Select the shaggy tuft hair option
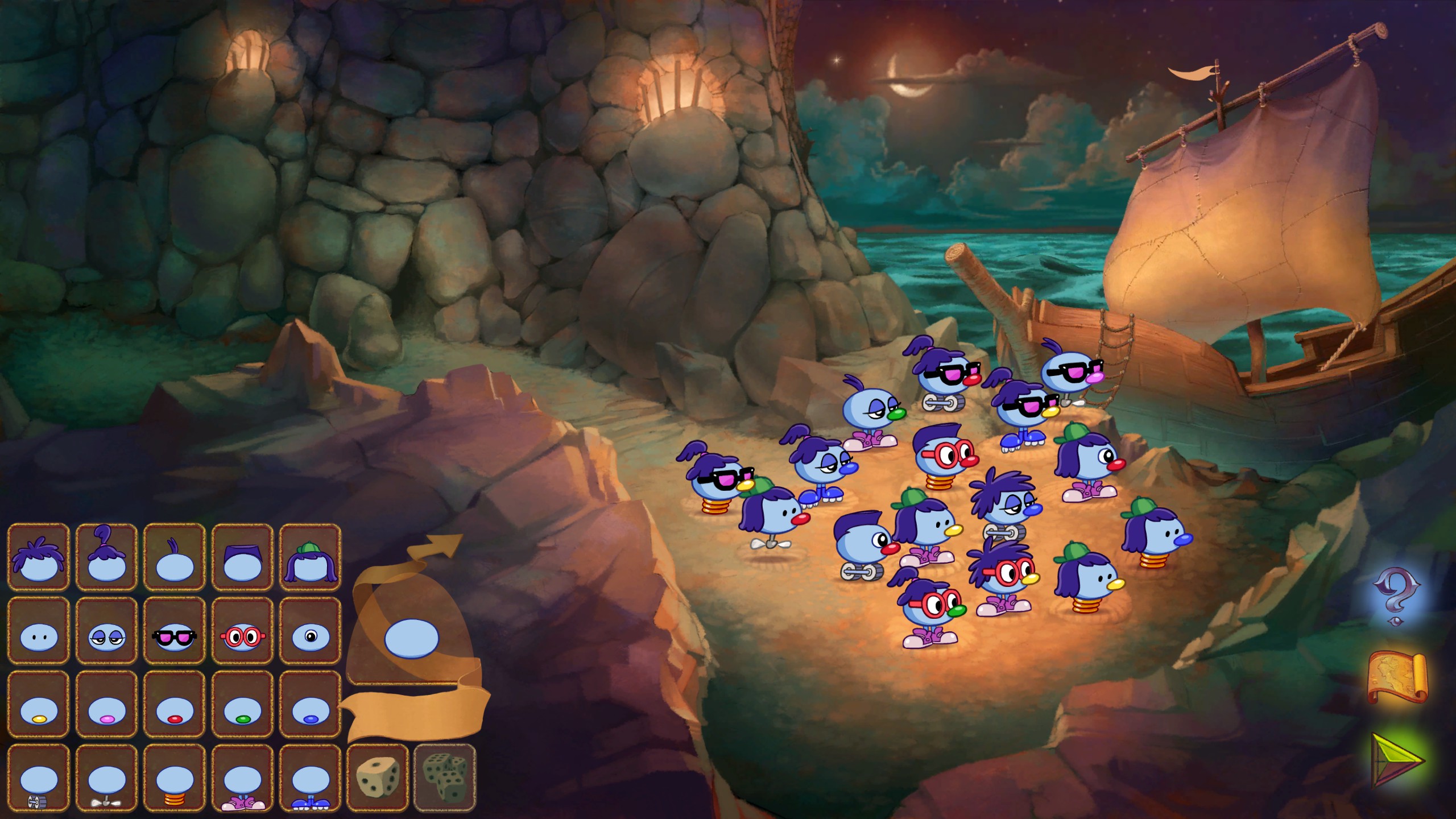1456x819 pixels. click(38, 557)
